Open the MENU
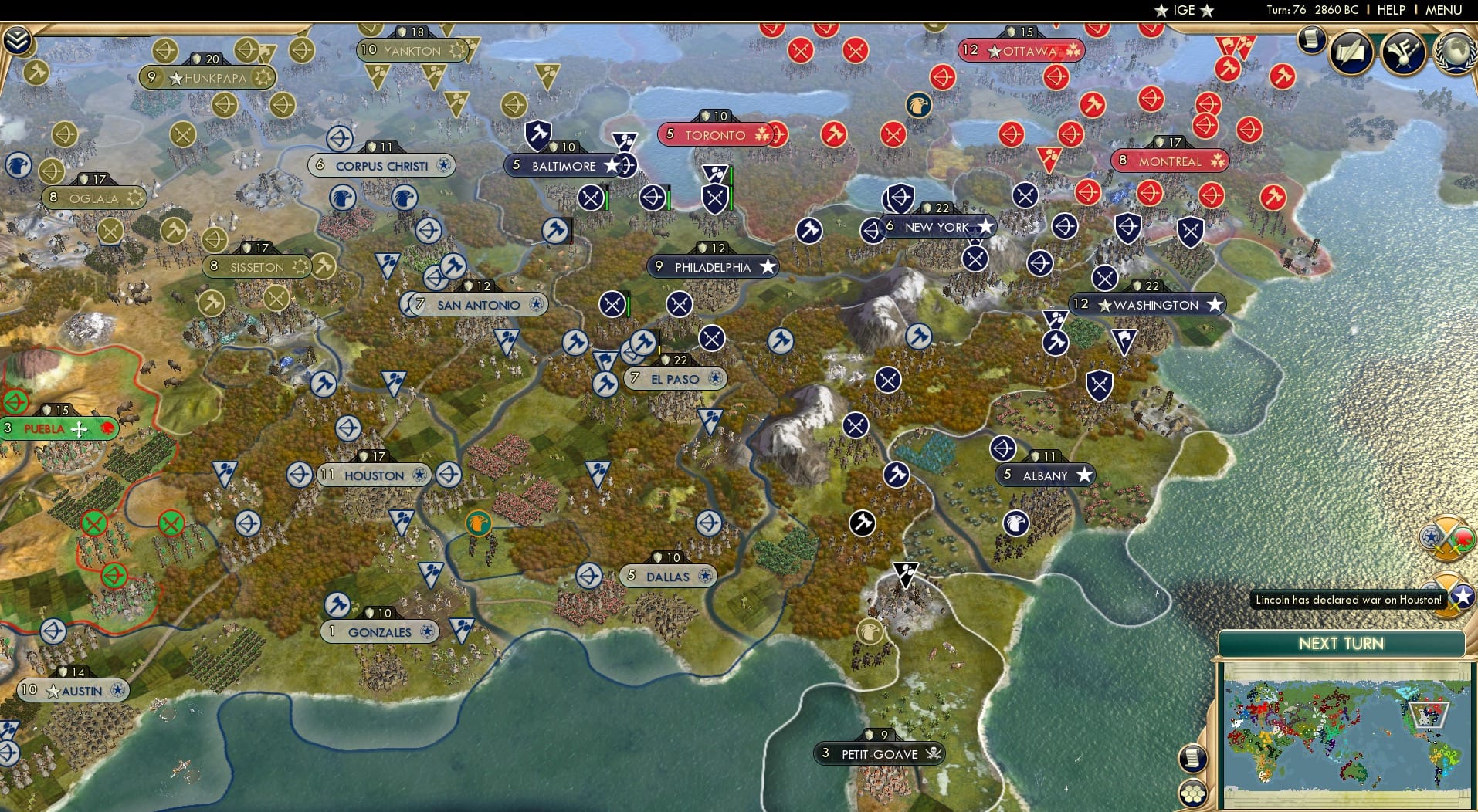This screenshot has height=812, width=1478. pyautogui.click(x=1445, y=10)
